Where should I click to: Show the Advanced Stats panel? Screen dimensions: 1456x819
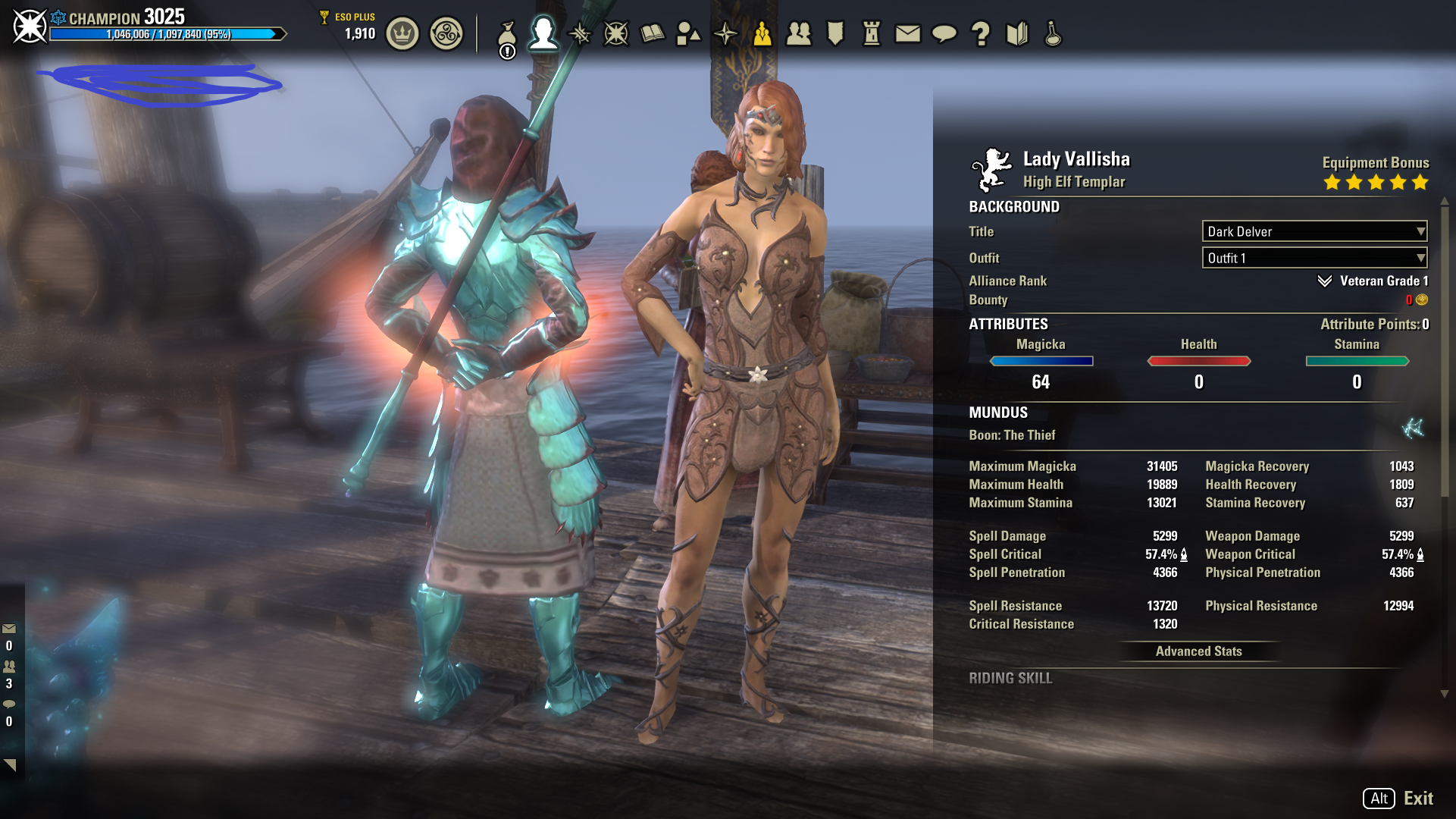point(1198,651)
